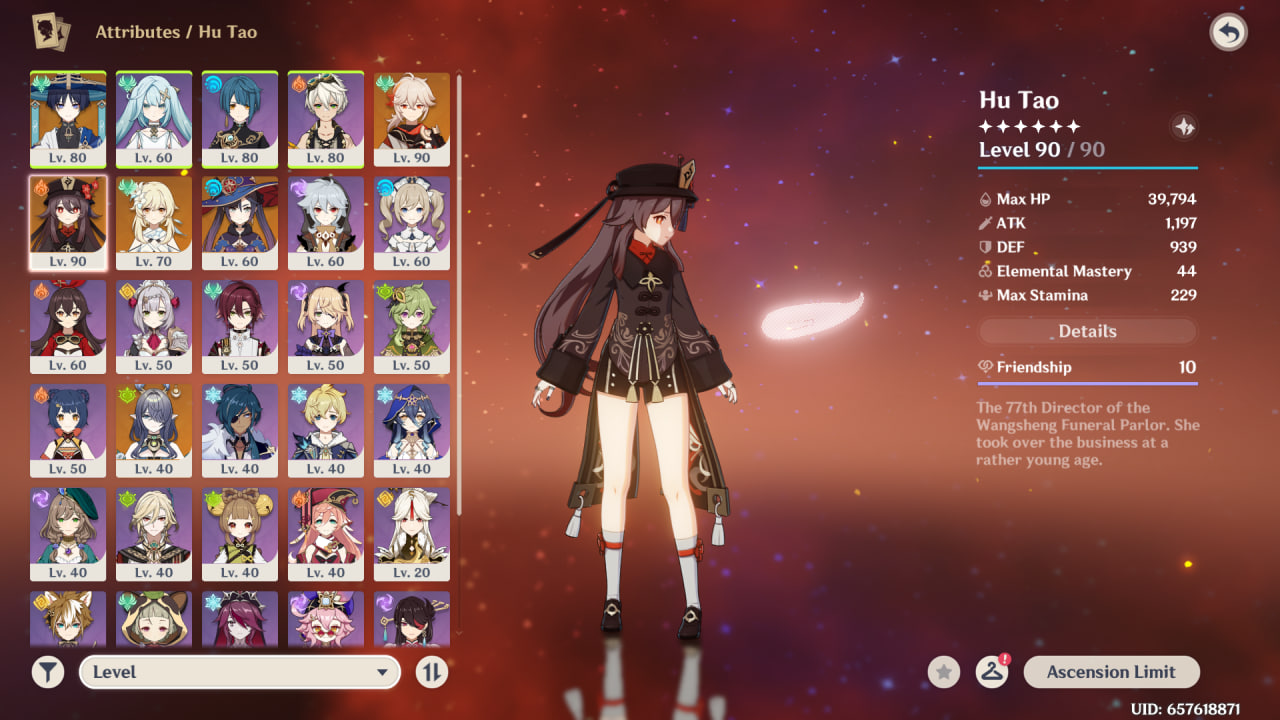Pick Barbara from the character list
This screenshot has width=1280, height=720.
coord(412,223)
